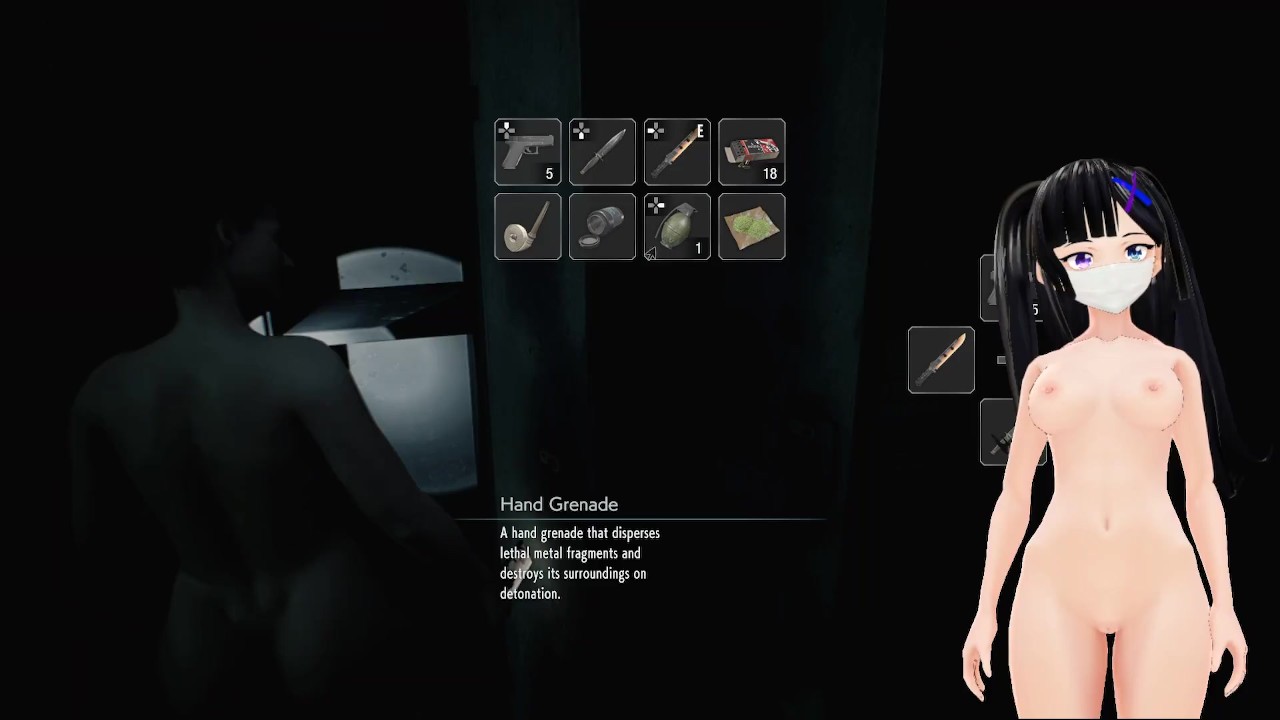The width and height of the screenshot is (1280, 720).
Task: Select the Hand Grenade slot
Action: click(x=677, y=227)
